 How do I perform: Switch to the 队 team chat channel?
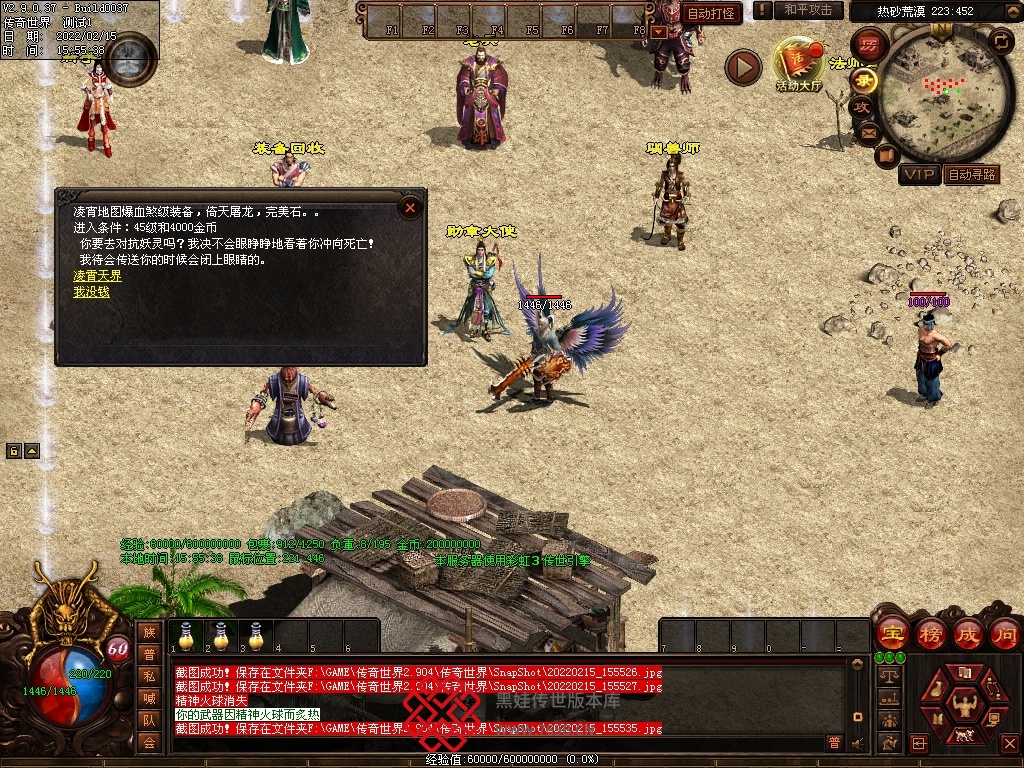coord(149,720)
